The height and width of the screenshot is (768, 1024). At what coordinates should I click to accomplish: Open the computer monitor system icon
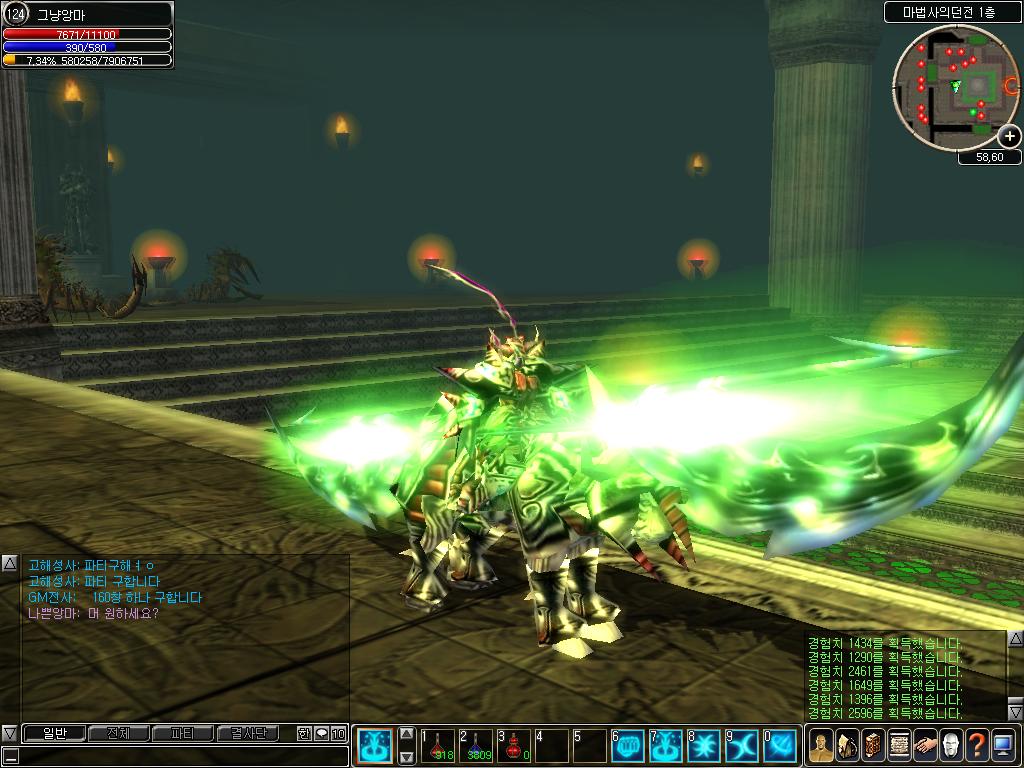click(1003, 745)
